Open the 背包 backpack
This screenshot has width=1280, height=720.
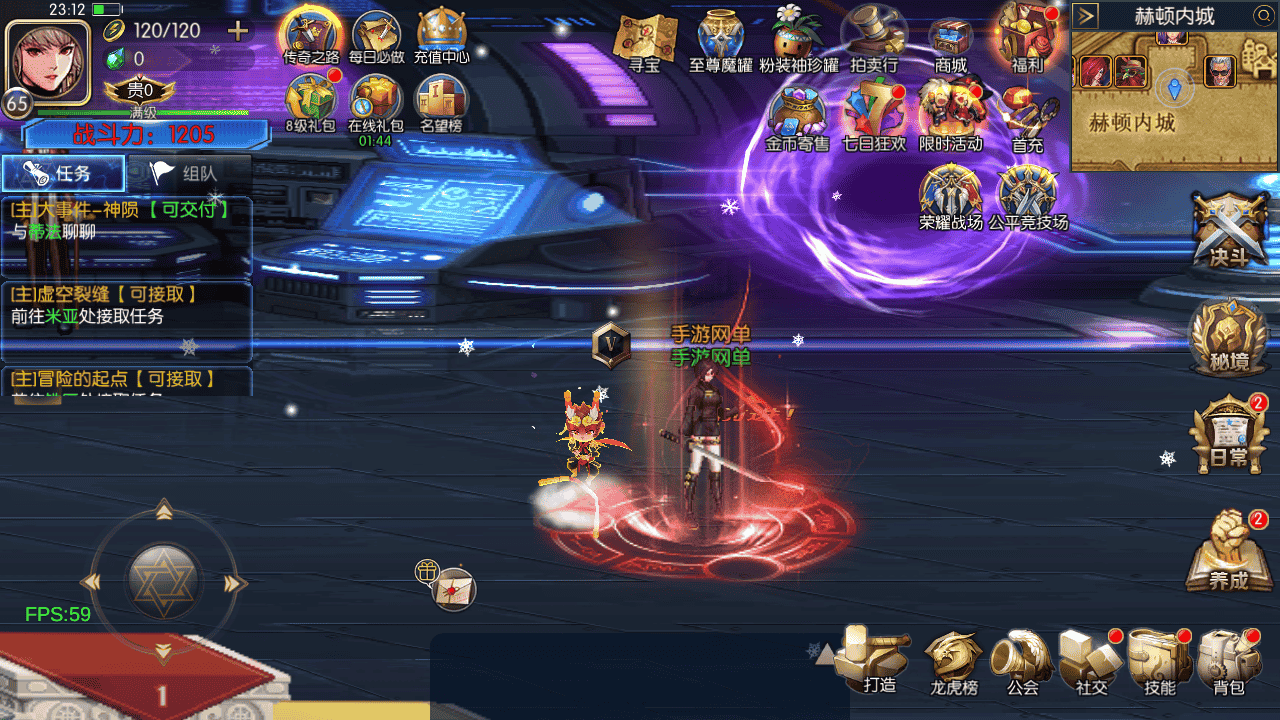pyautogui.click(x=1228, y=661)
